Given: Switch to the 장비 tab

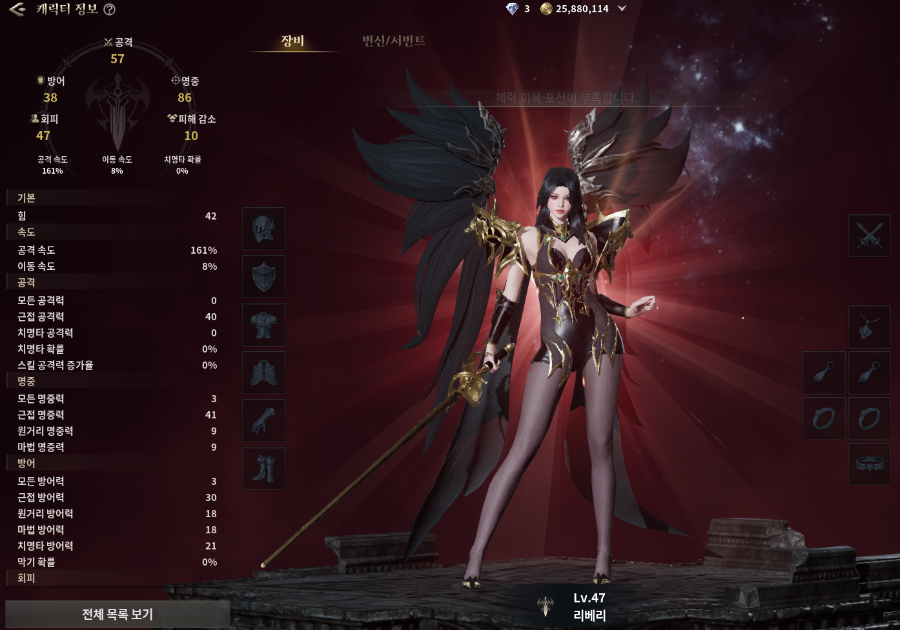Looking at the screenshot, I should [292, 41].
